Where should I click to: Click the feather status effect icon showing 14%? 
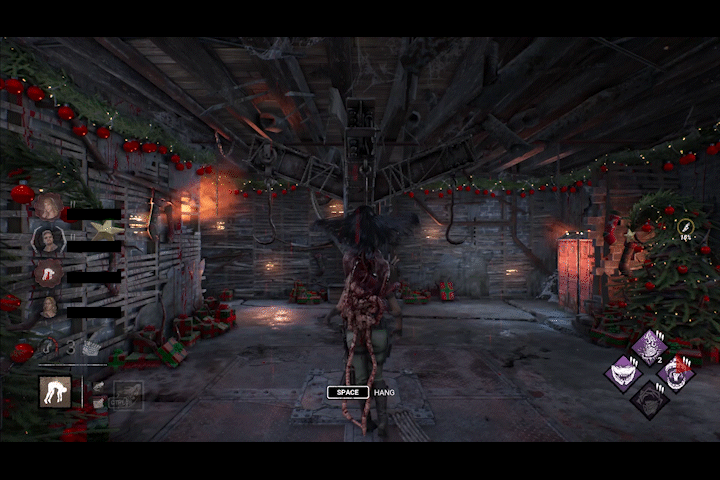pos(687,227)
